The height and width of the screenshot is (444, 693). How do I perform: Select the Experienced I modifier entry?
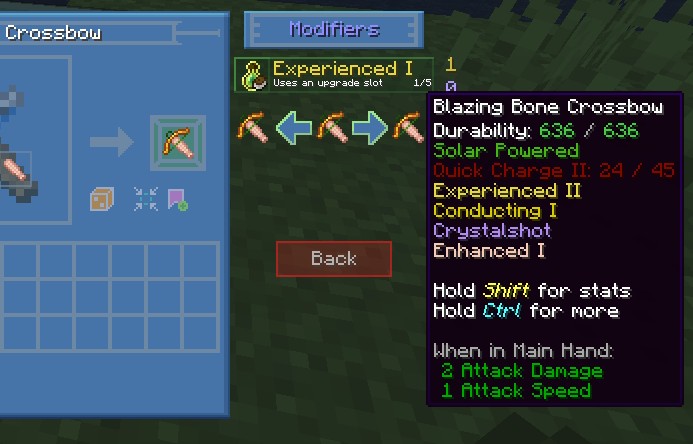tap(336, 74)
